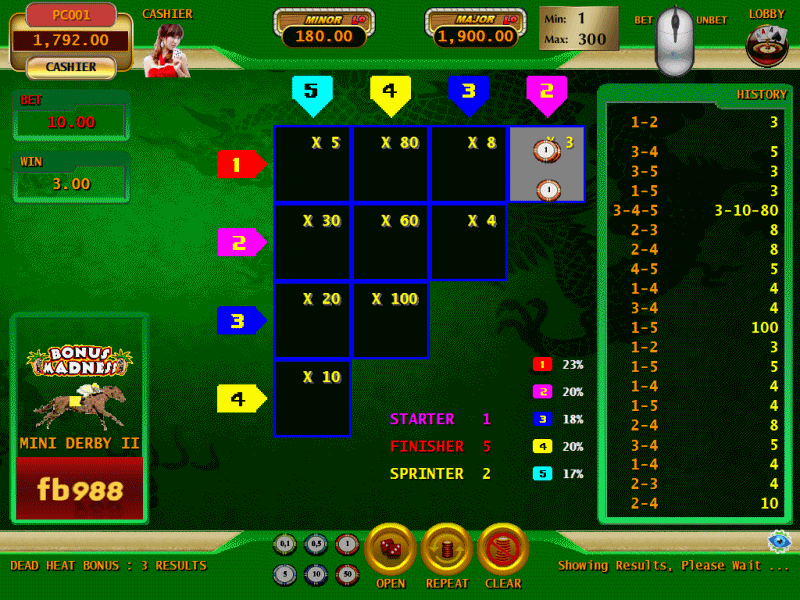The image size is (800, 600).
Task: Bet on the X 80 cell
Action: click(390, 164)
